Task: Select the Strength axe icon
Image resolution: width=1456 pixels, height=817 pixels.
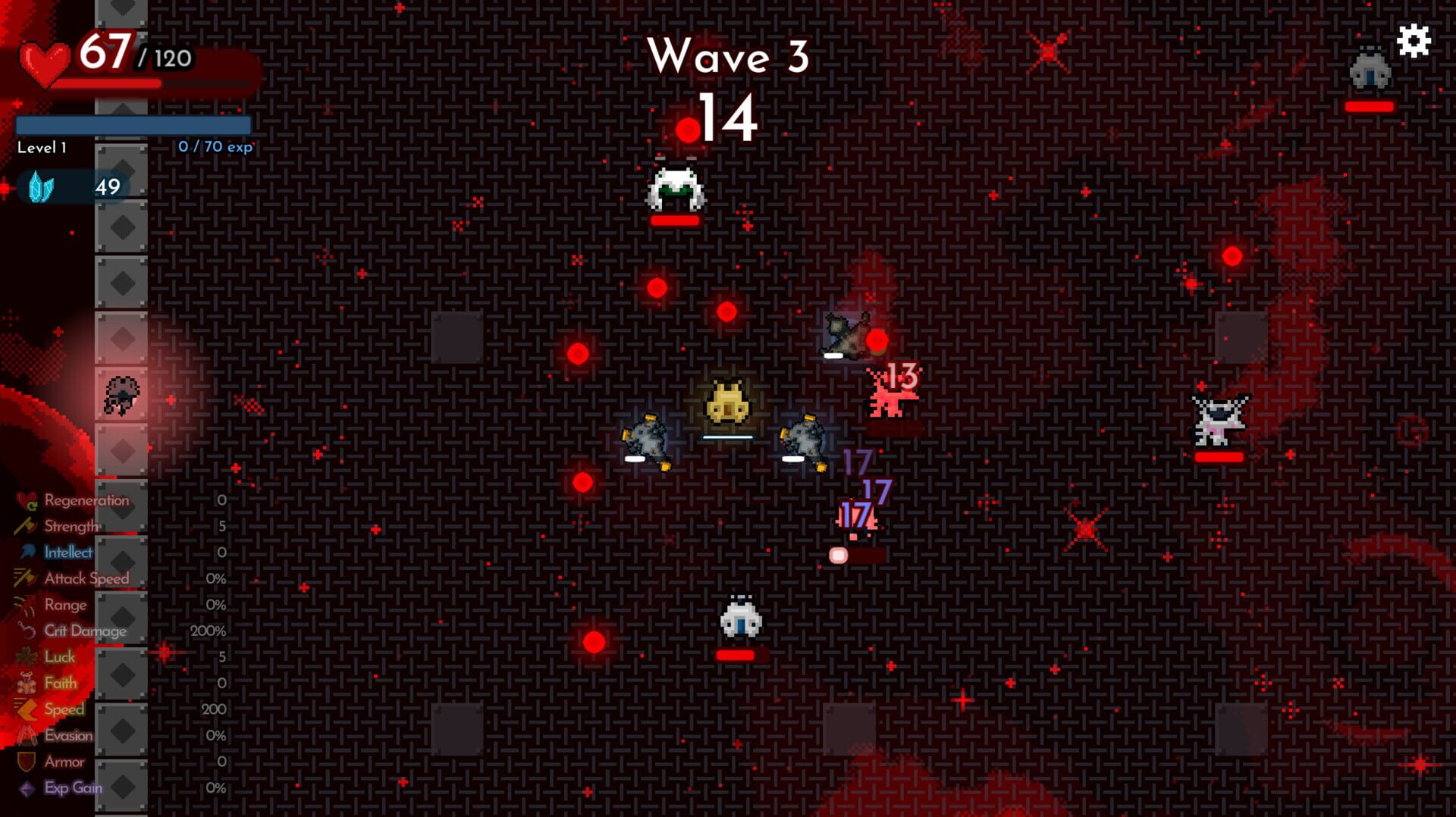Action: (25, 526)
